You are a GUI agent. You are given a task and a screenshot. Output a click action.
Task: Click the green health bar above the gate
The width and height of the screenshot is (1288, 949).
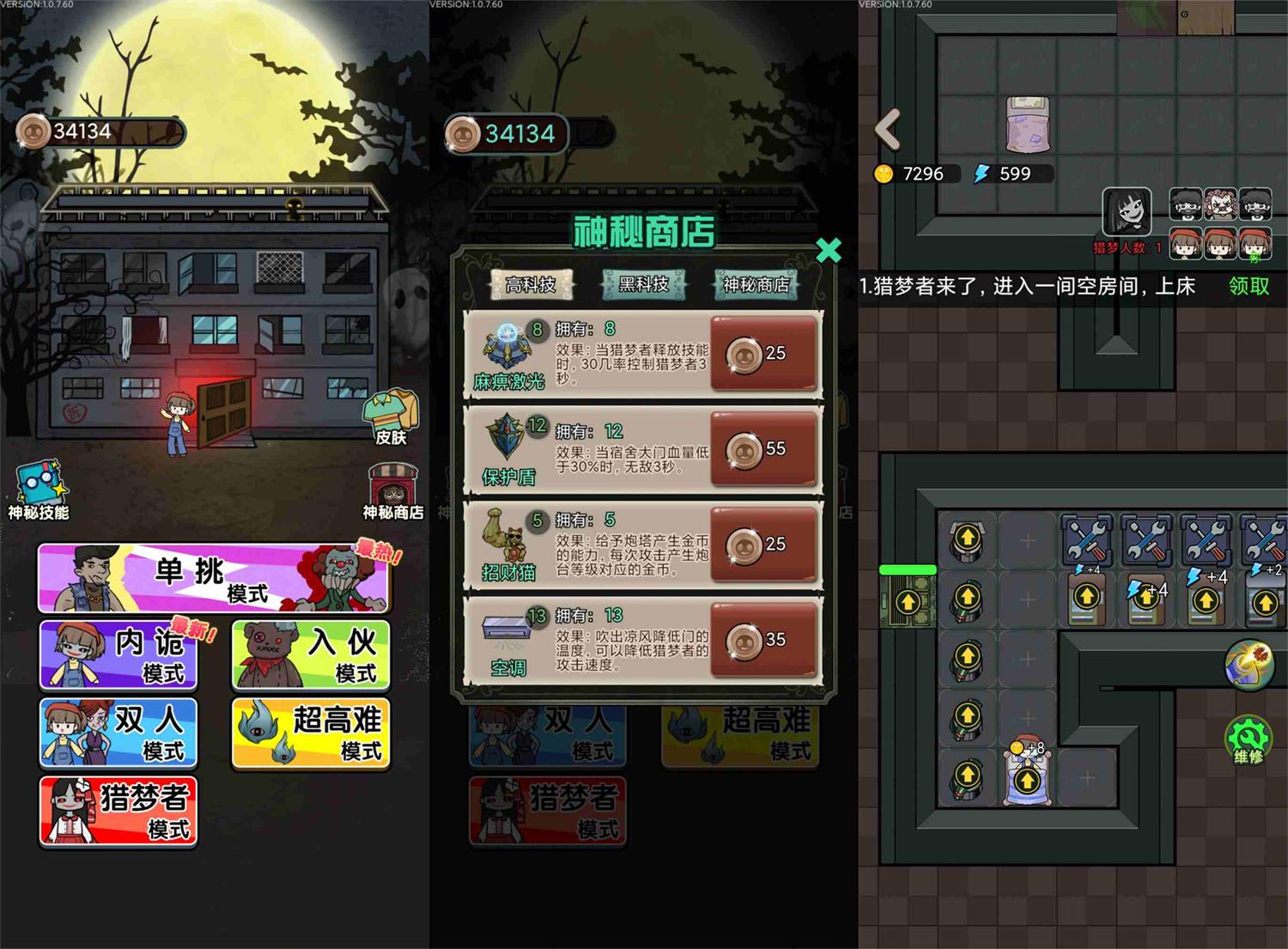click(x=907, y=569)
